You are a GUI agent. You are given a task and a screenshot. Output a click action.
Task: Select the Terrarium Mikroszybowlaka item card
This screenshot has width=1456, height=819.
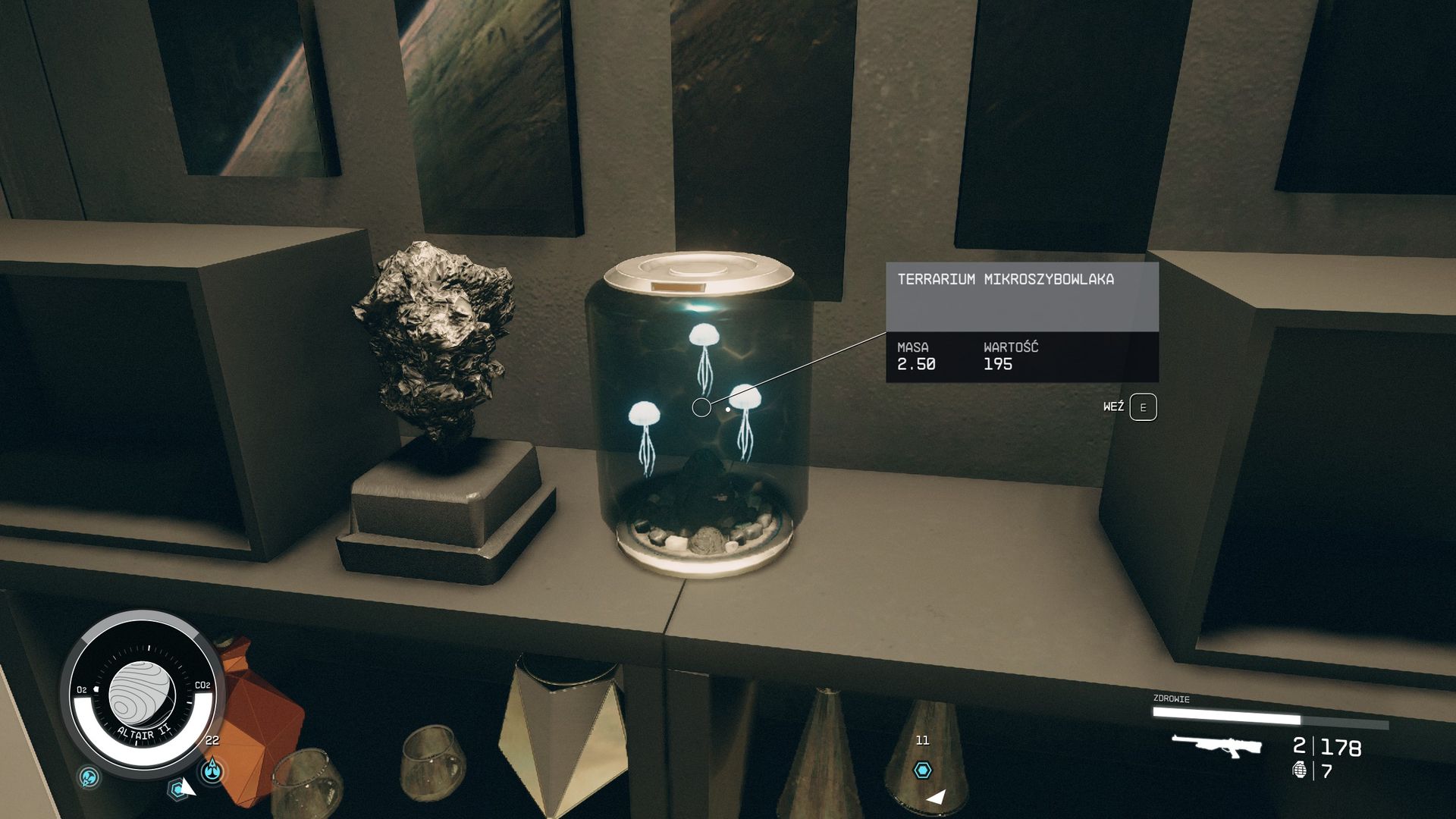[1021, 322]
